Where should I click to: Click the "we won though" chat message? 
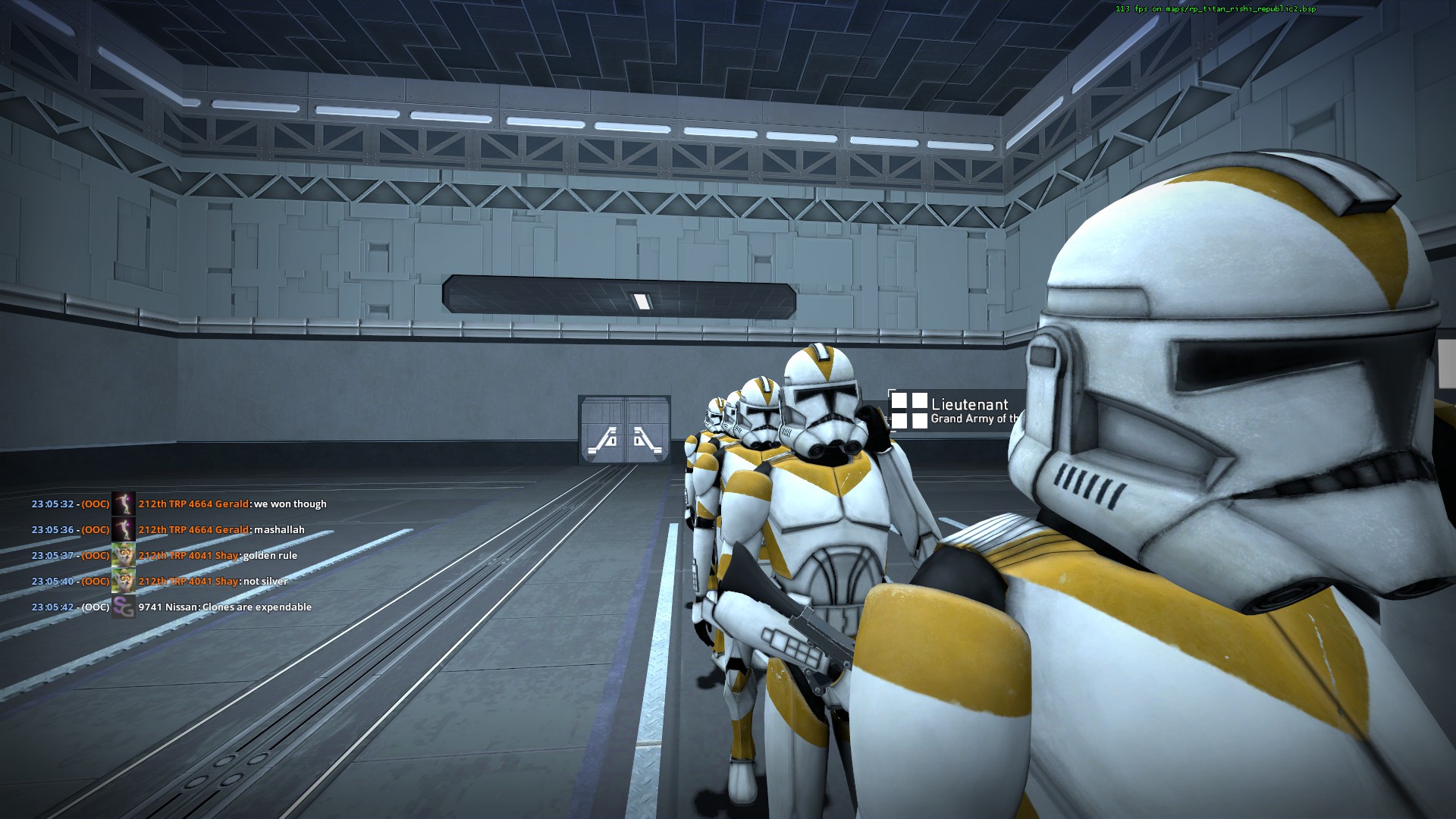[290, 504]
